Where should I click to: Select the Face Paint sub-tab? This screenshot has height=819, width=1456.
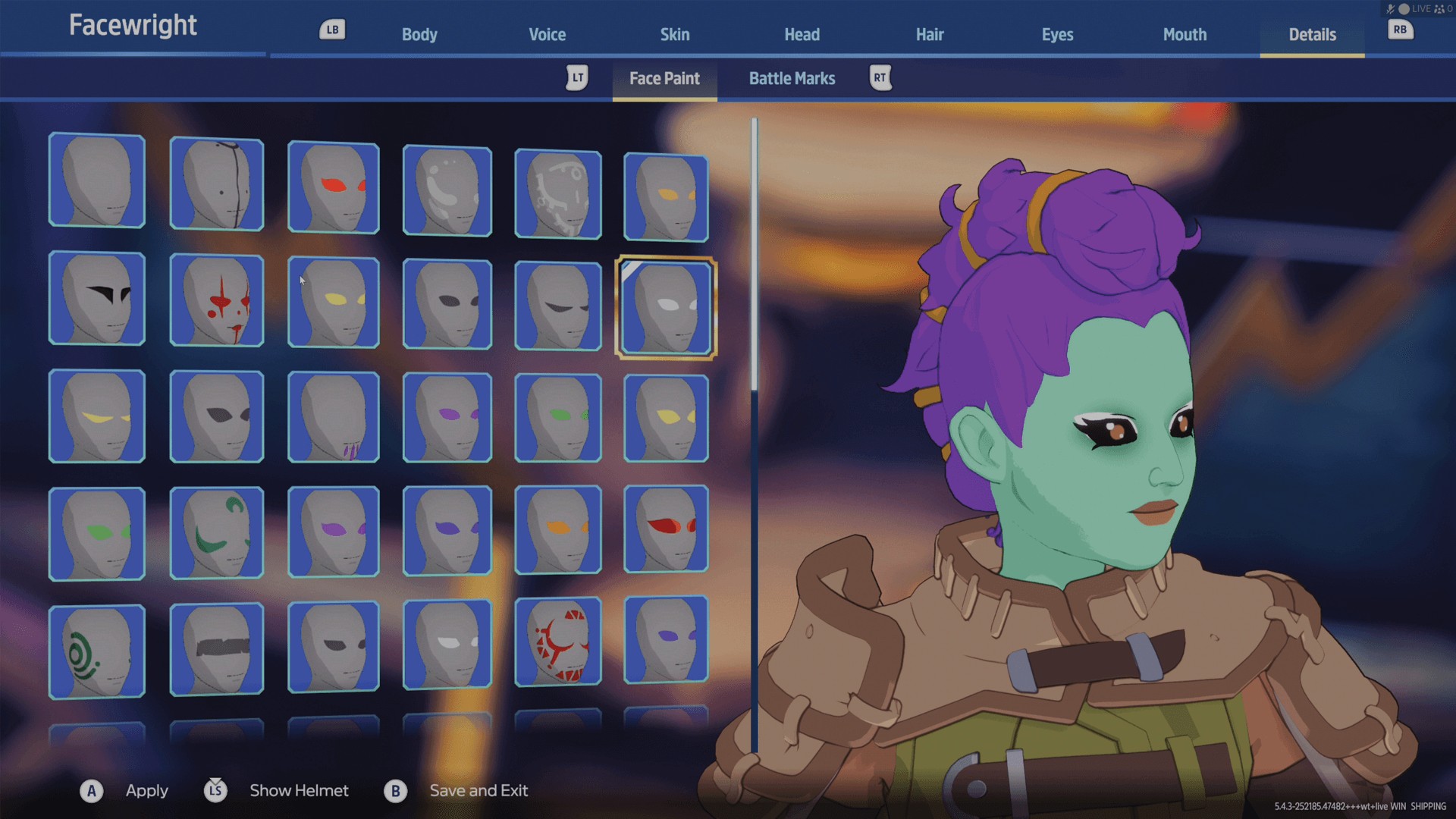tap(664, 79)
